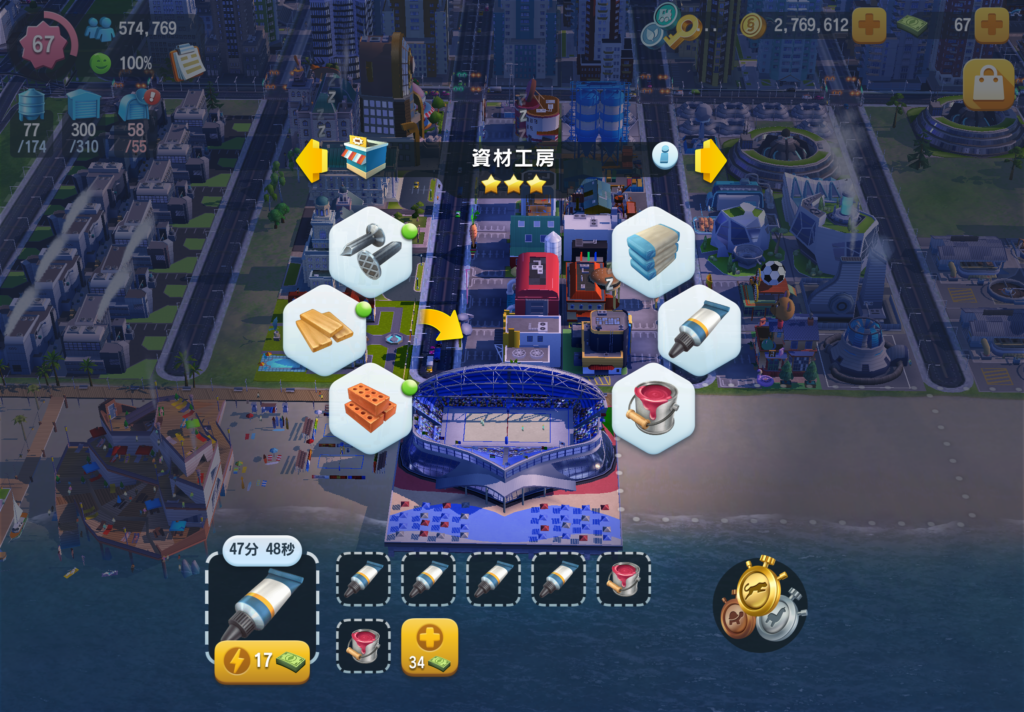Viewport: 1024px width, 712px height.
Task: Buy extra queue slot for 34 cash
Action: pyautogui.click(x=429, y=646)
